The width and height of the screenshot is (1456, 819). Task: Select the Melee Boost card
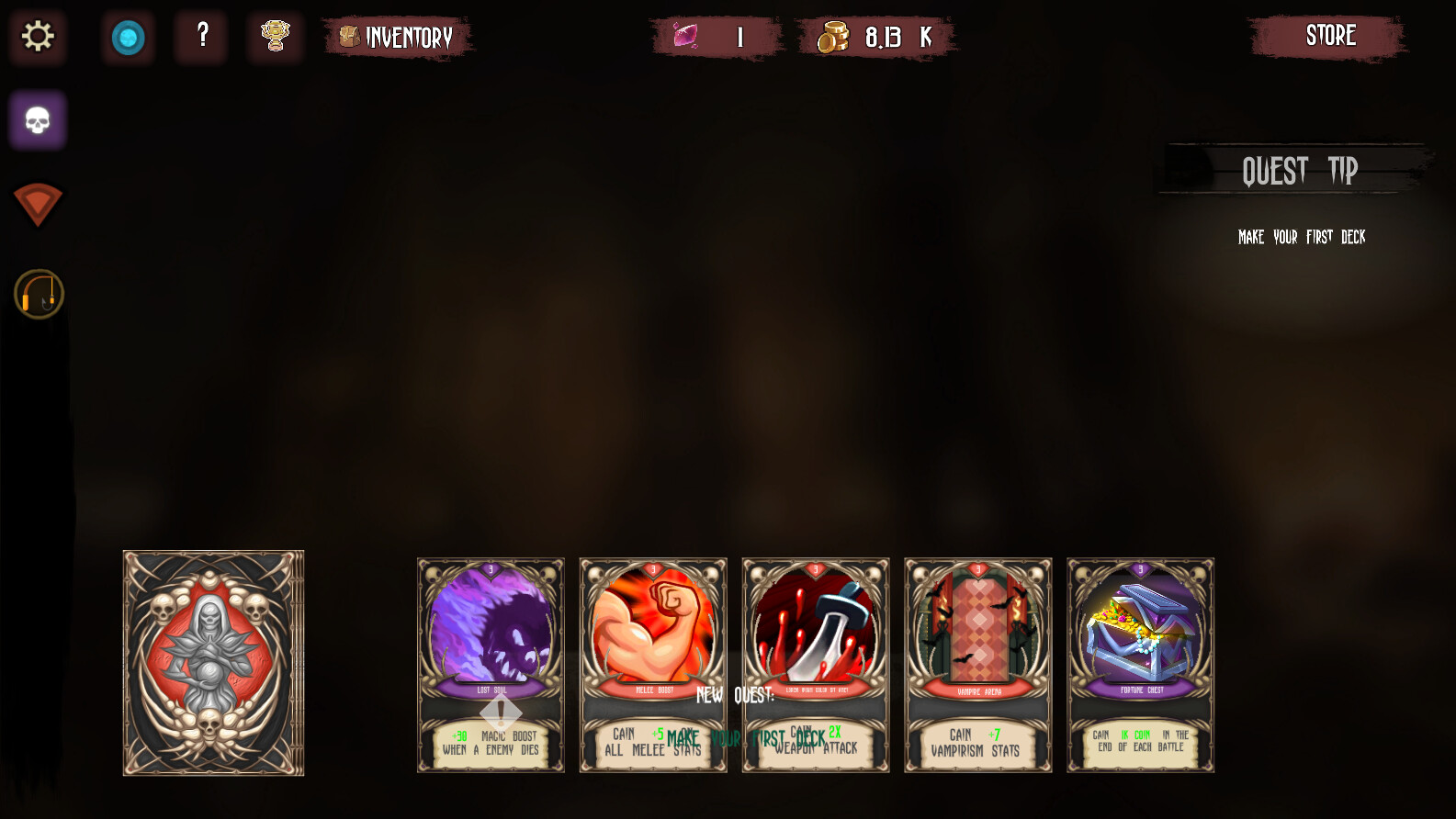point(652,665)
